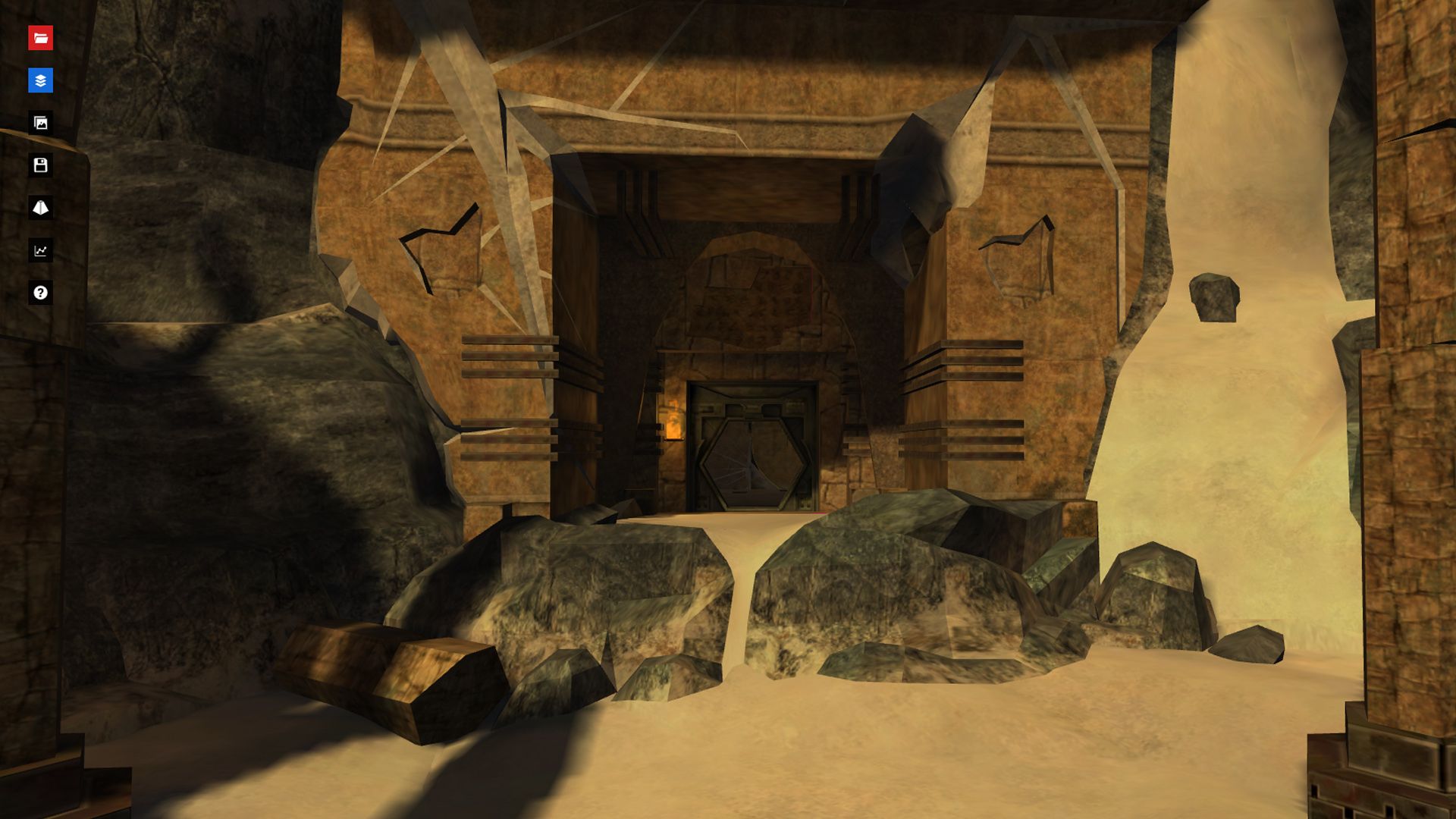Open the rendering and lighting settings

42,206
